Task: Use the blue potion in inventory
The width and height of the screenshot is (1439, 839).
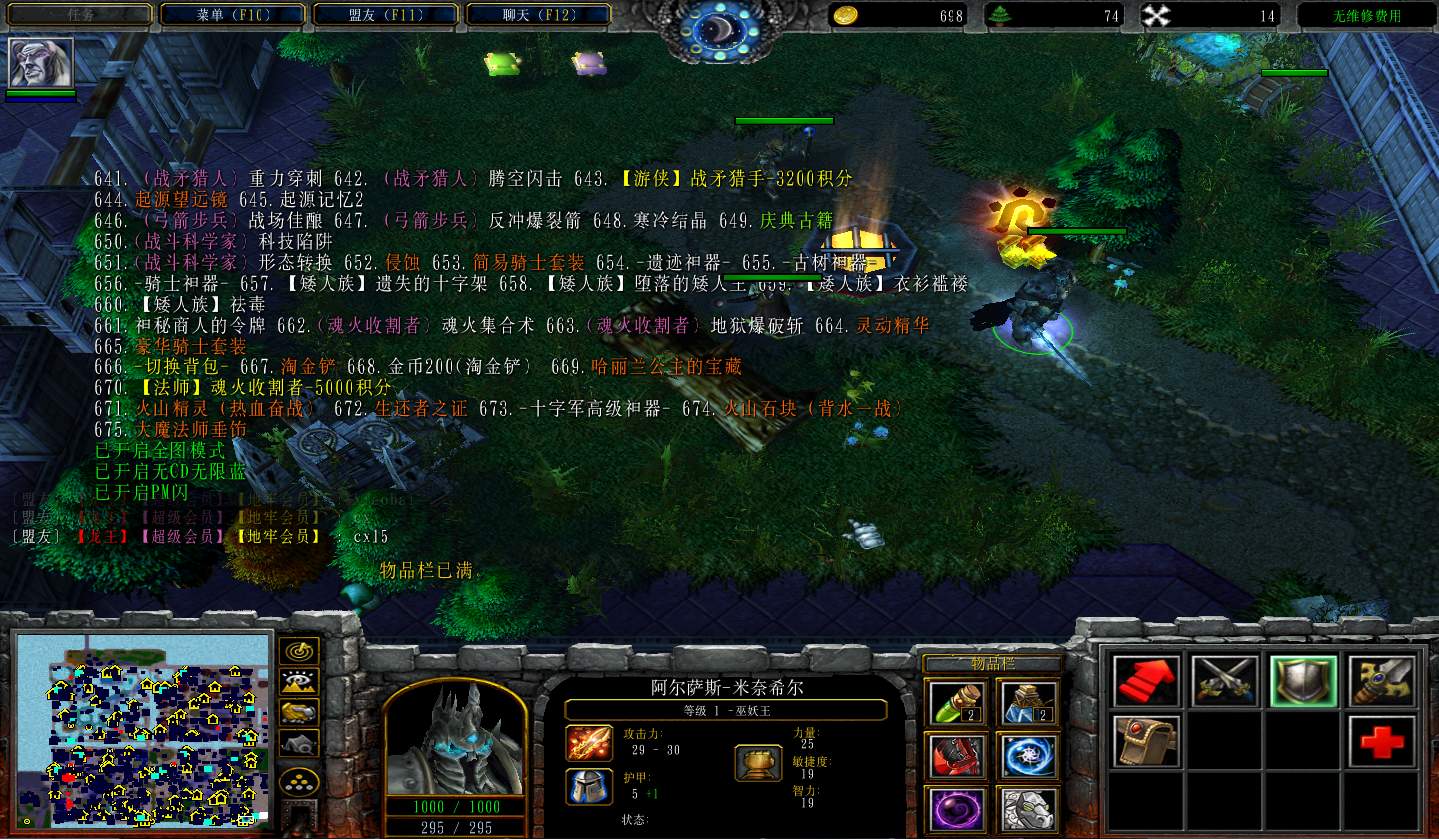Action: [x=1027, y=702]
